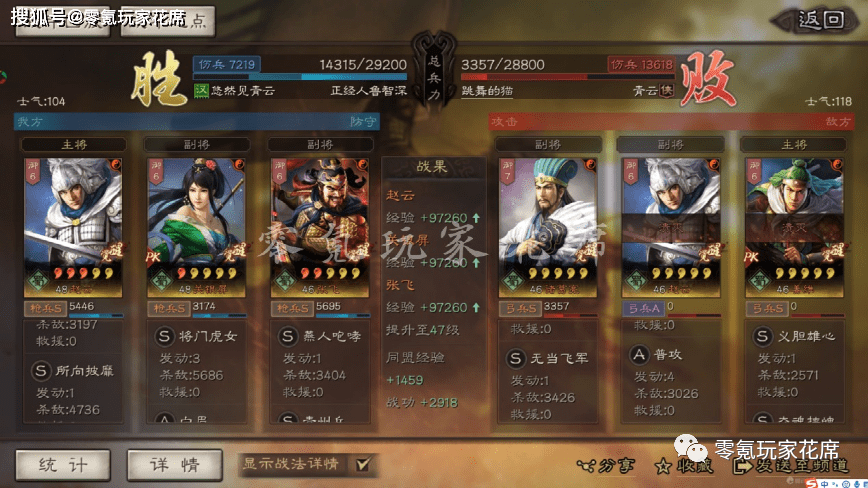Open the 统计 statistics view
The width and height of the screenshot is (868, 488).
point(63,464)
